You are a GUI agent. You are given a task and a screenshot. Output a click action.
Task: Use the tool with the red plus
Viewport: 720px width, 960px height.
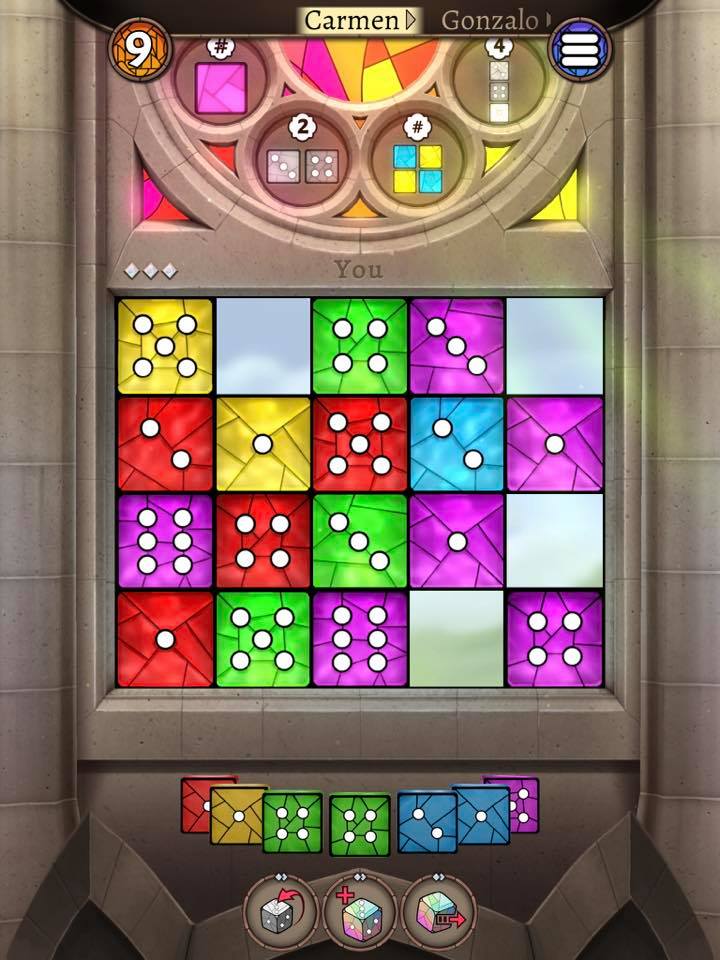coord(360,912)
